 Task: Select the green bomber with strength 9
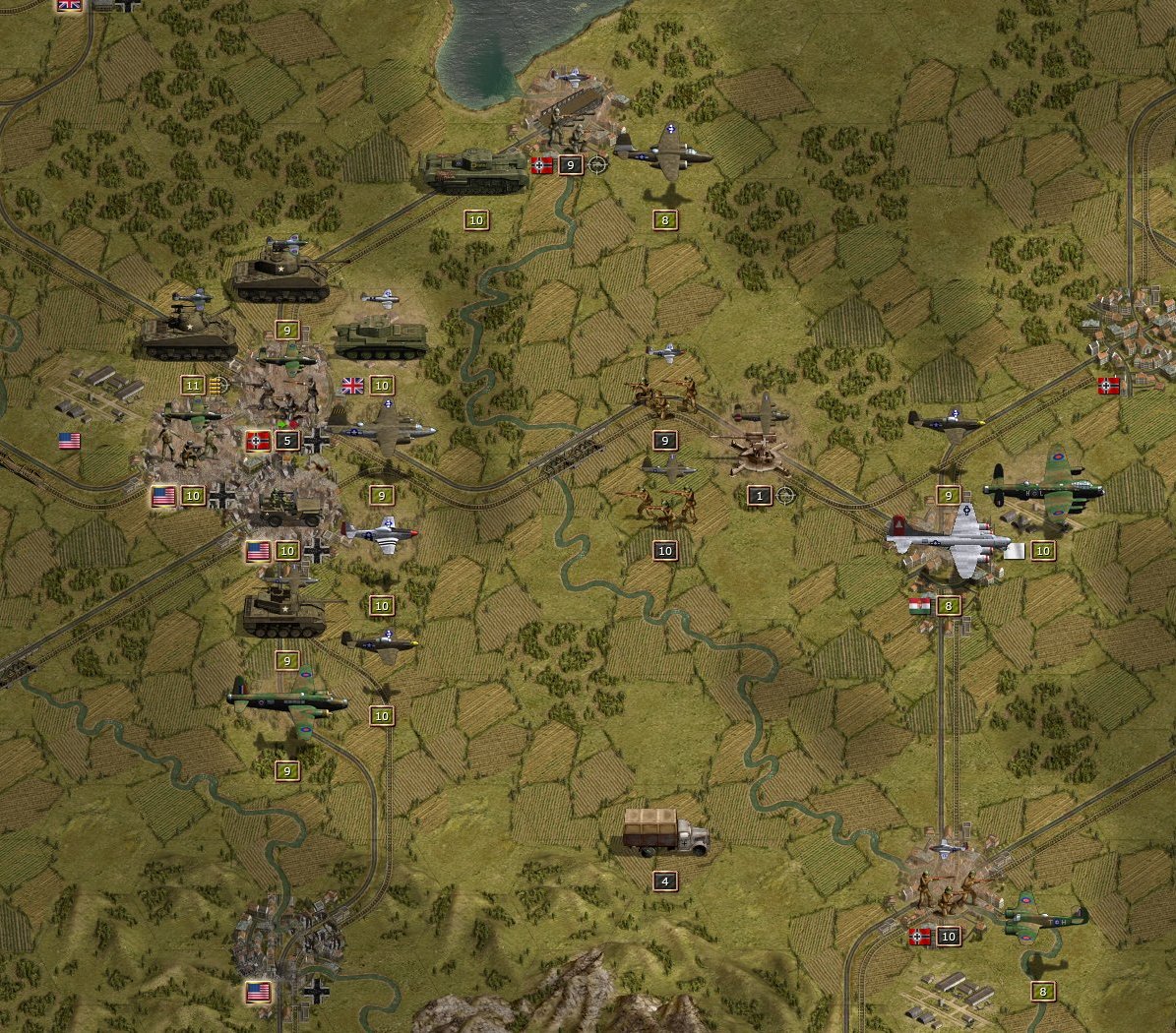tap(286, 699)
